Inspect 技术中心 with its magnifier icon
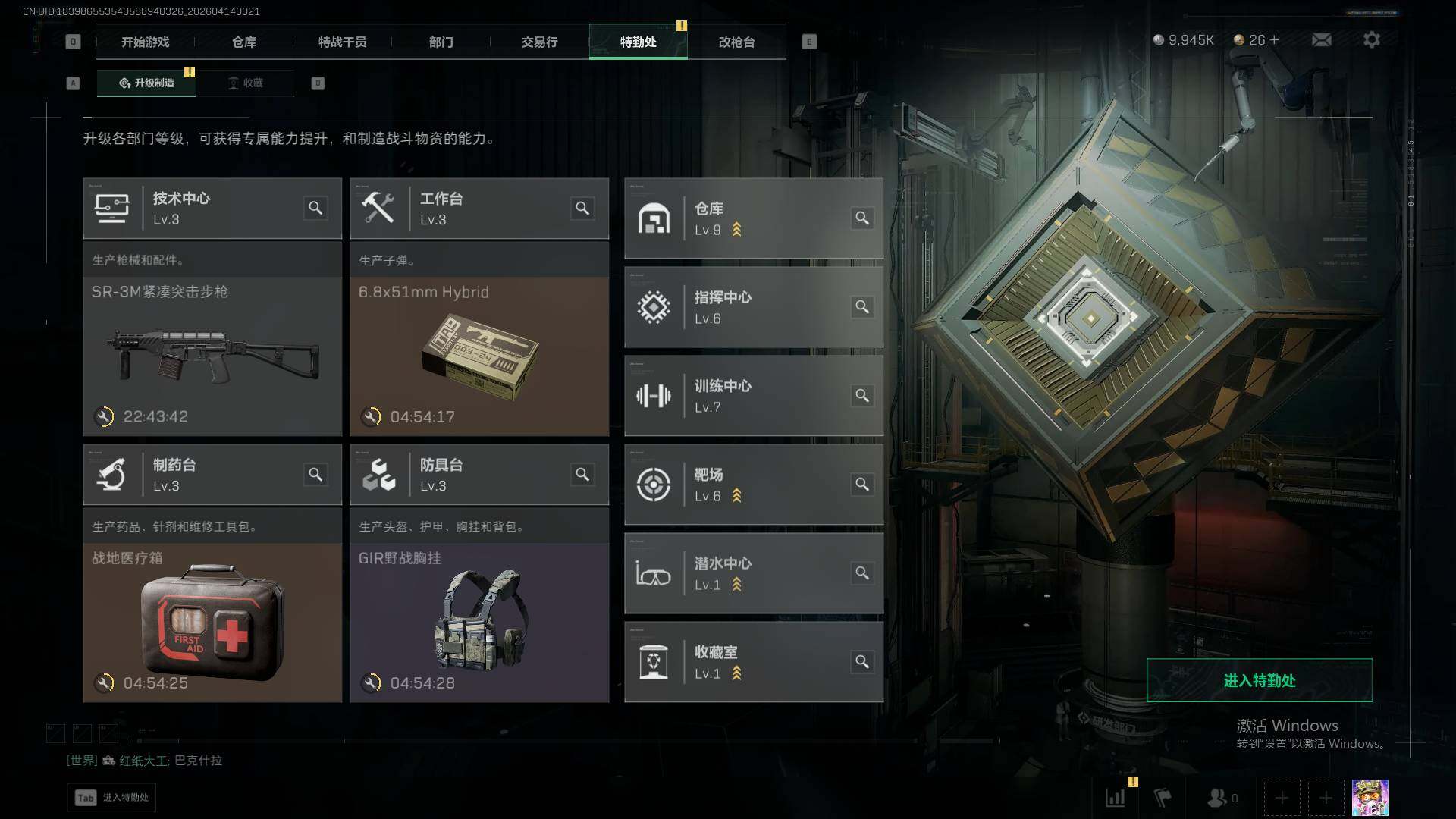Viewport: 1456px width, 819px height. click(315, 208)
